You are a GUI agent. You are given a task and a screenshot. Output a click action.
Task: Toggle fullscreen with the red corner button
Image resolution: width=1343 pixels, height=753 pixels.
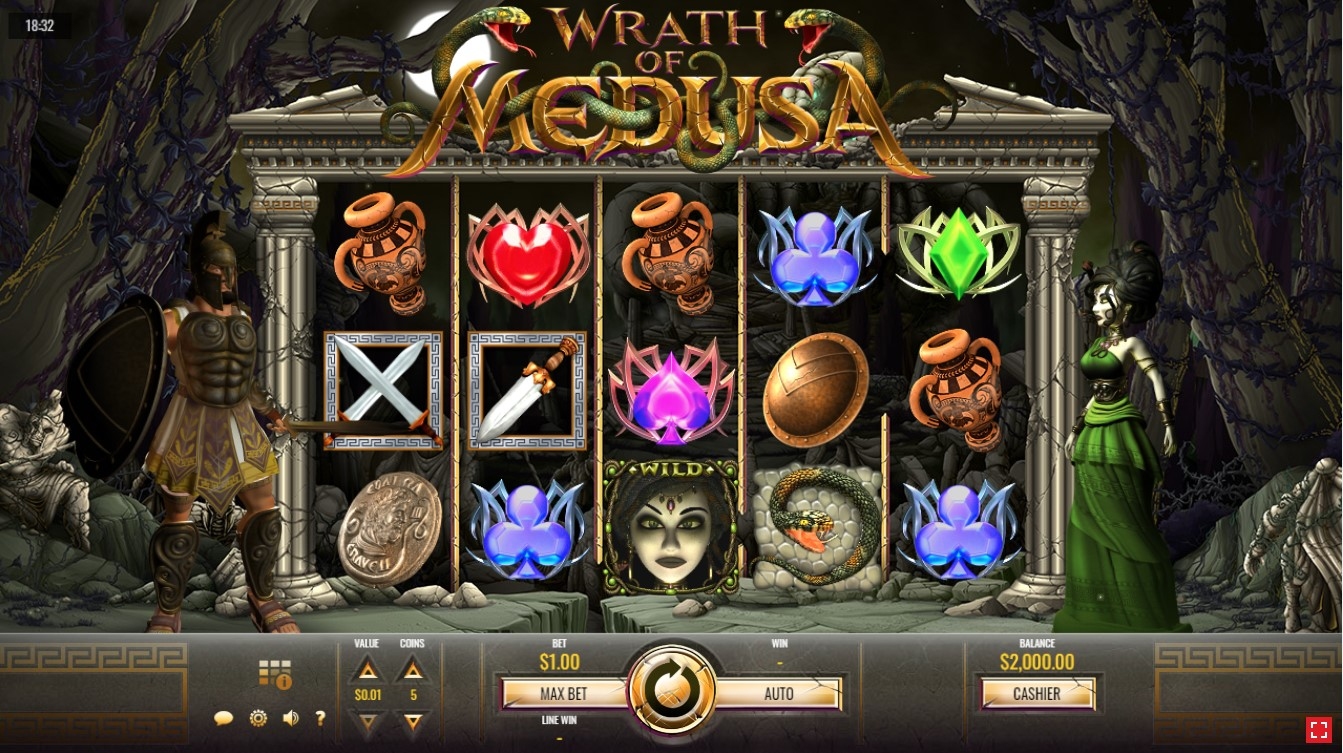click(1318, 730)
